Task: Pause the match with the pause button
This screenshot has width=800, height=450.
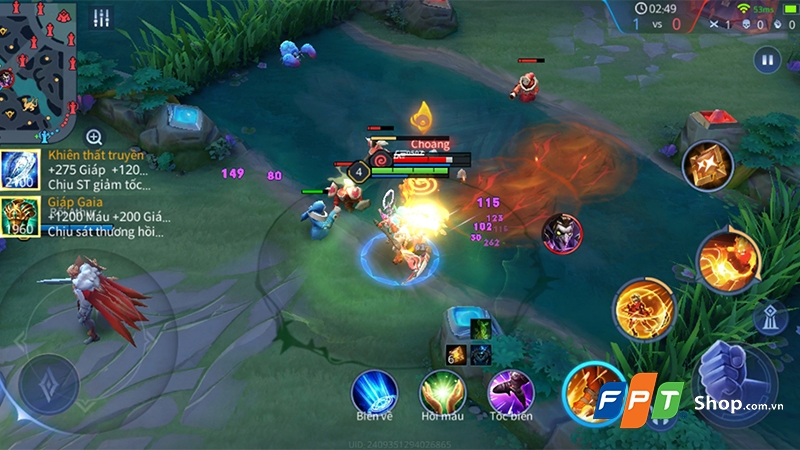Action: (767, 59)
